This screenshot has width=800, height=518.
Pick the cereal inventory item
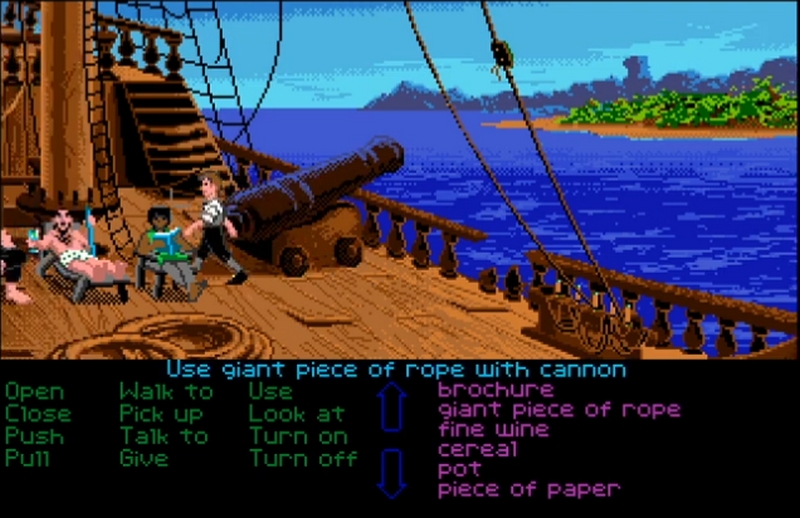tap(478, 449)
